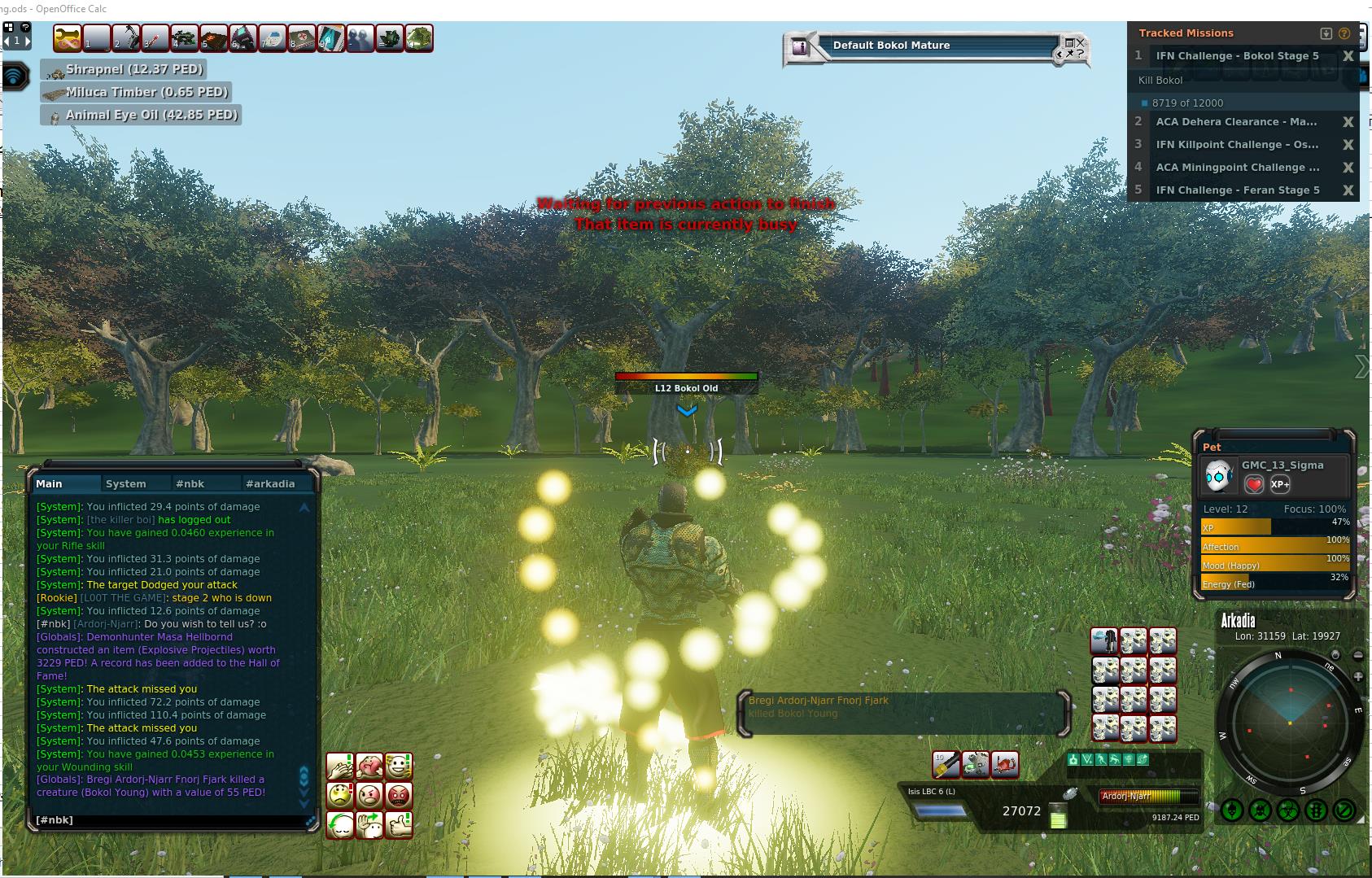Click the biohazard icon below the radar

point(1288,810)
